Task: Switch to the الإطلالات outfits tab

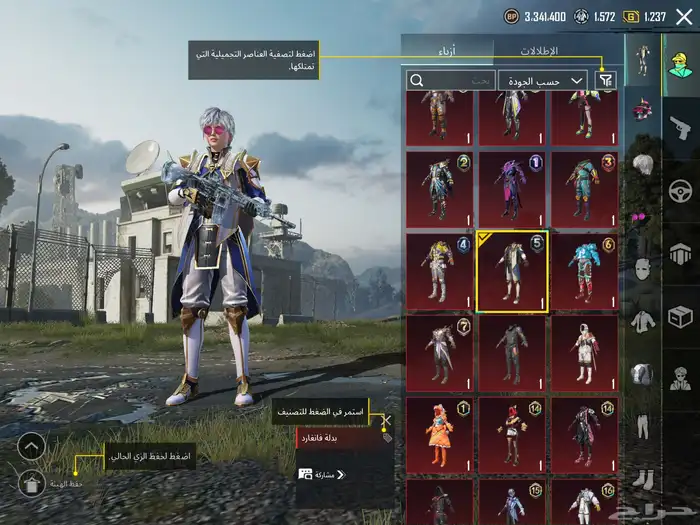Action: pyautogui.click(x=540, y=49)
